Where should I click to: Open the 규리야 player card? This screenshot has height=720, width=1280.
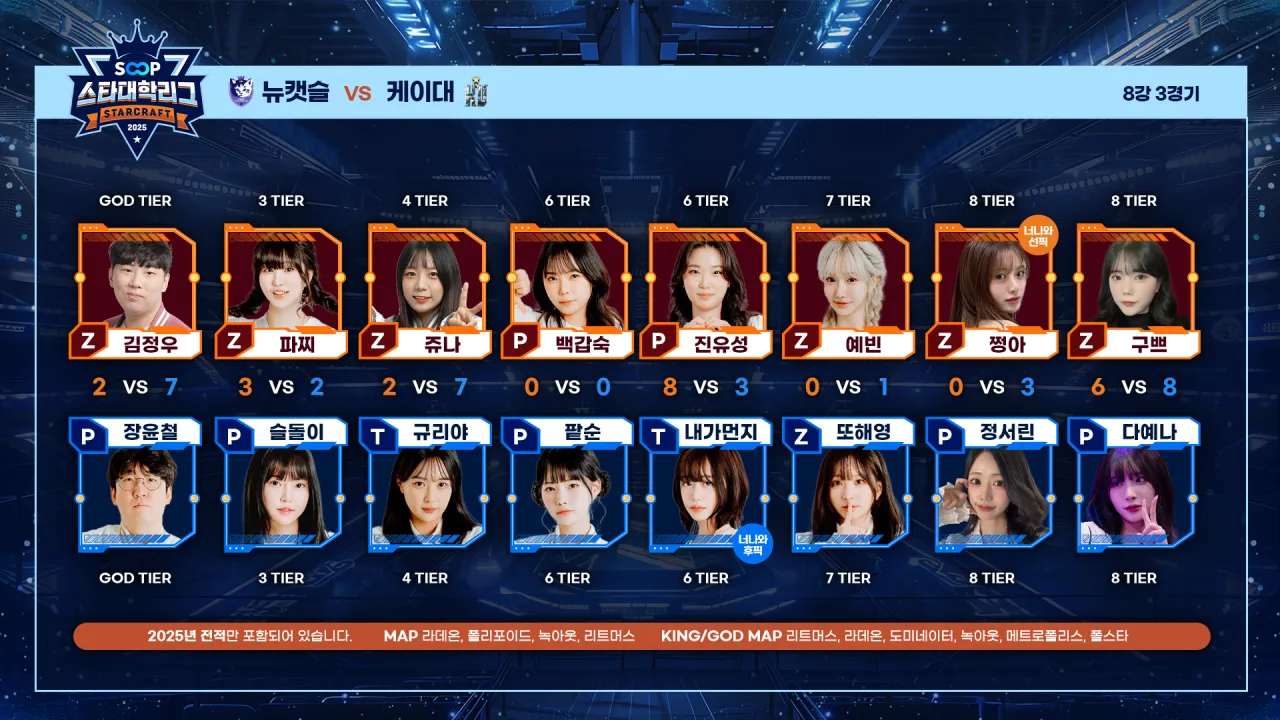point(424,490)
